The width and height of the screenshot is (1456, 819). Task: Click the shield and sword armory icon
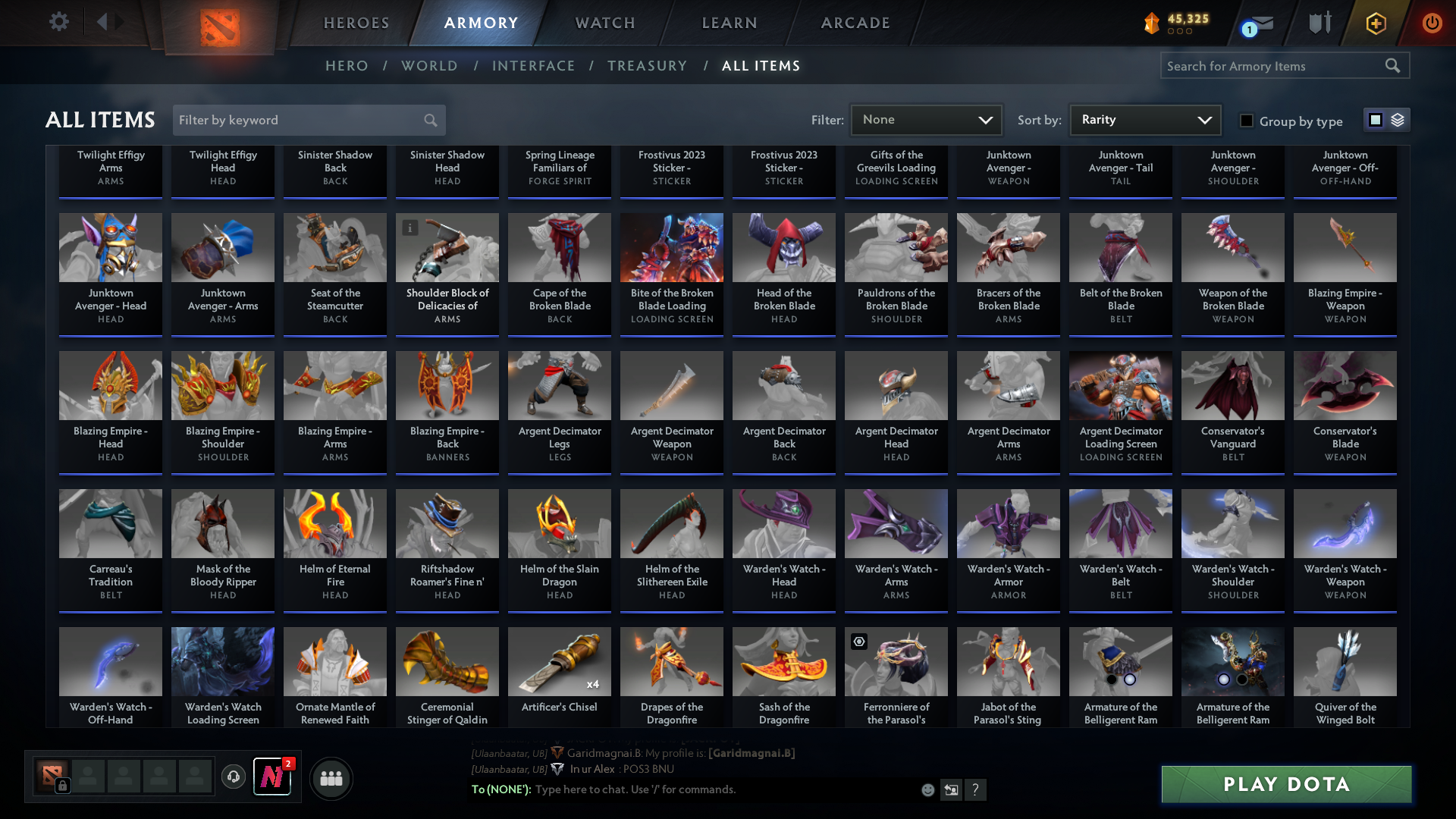pyautogui.click(x=1318, y=23)
